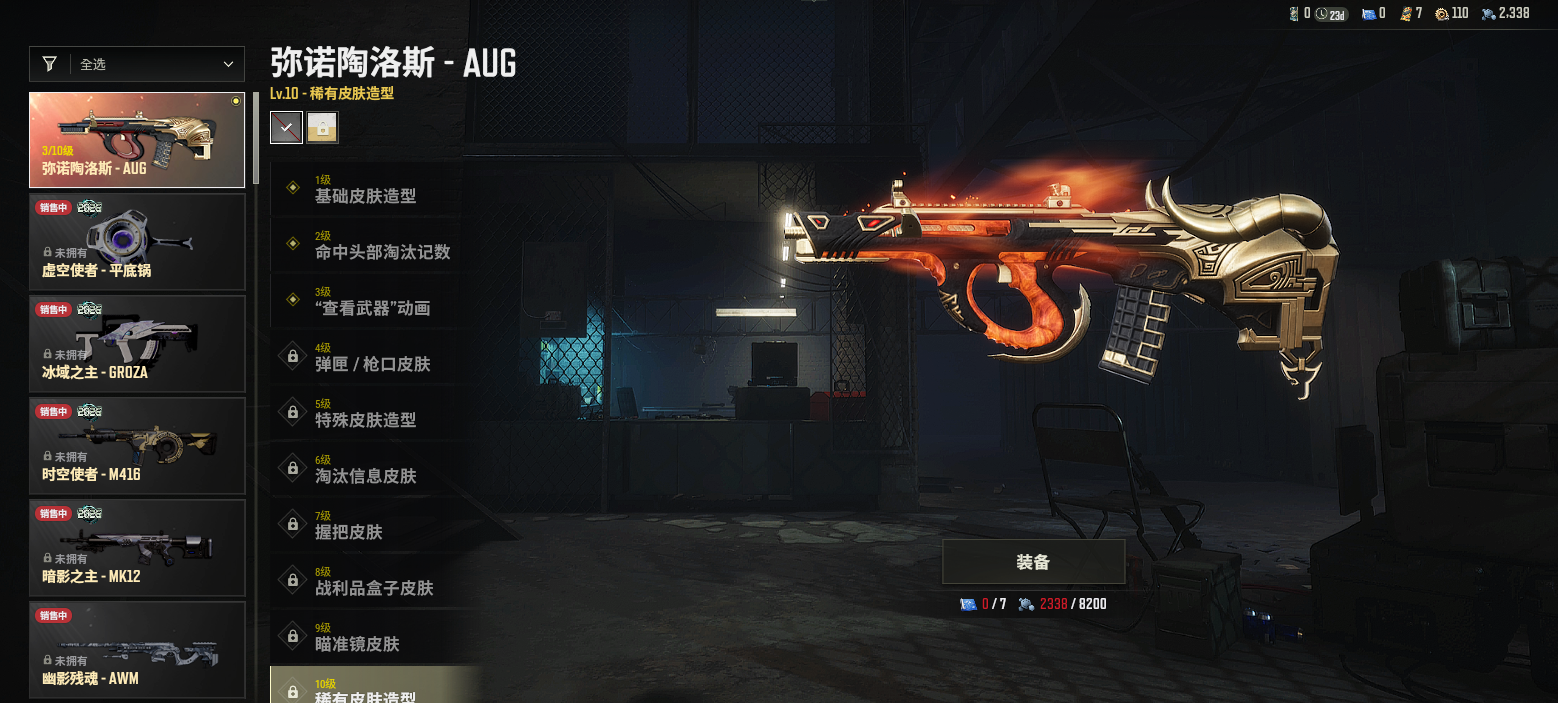This screenshot has width=1558, height=703.
Task: Choose the locked gold skin variant swatch
Action: point(322,127)
